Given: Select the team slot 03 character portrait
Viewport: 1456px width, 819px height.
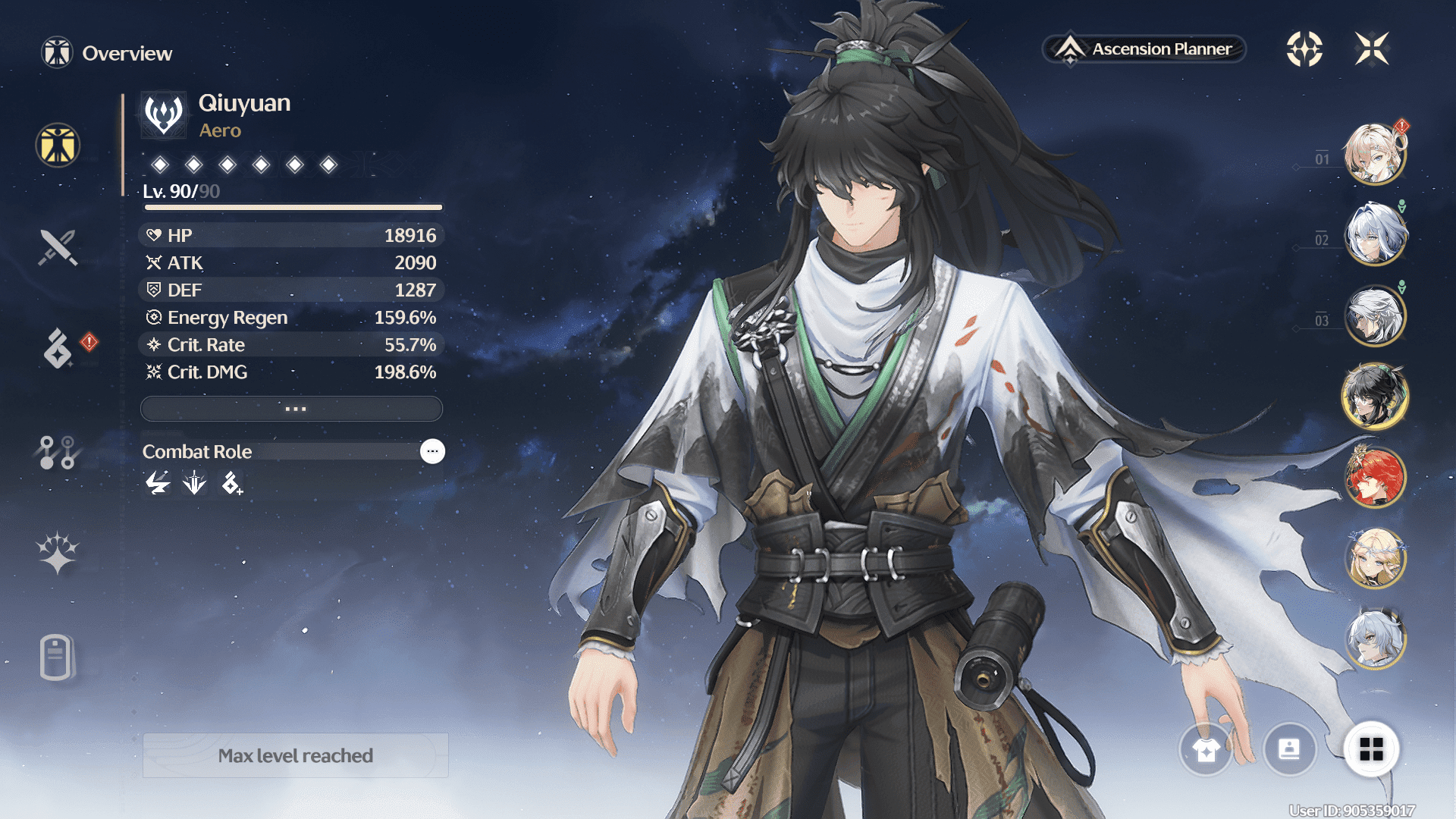Looking at the screenshot, I should point(1374,315).
